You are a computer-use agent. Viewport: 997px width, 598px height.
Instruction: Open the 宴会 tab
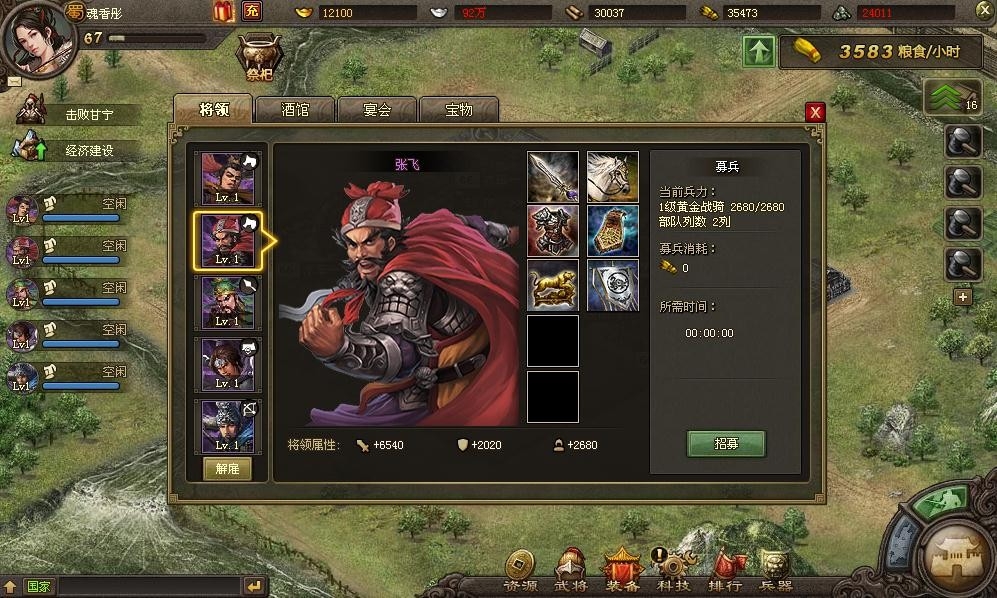point(377,110)
